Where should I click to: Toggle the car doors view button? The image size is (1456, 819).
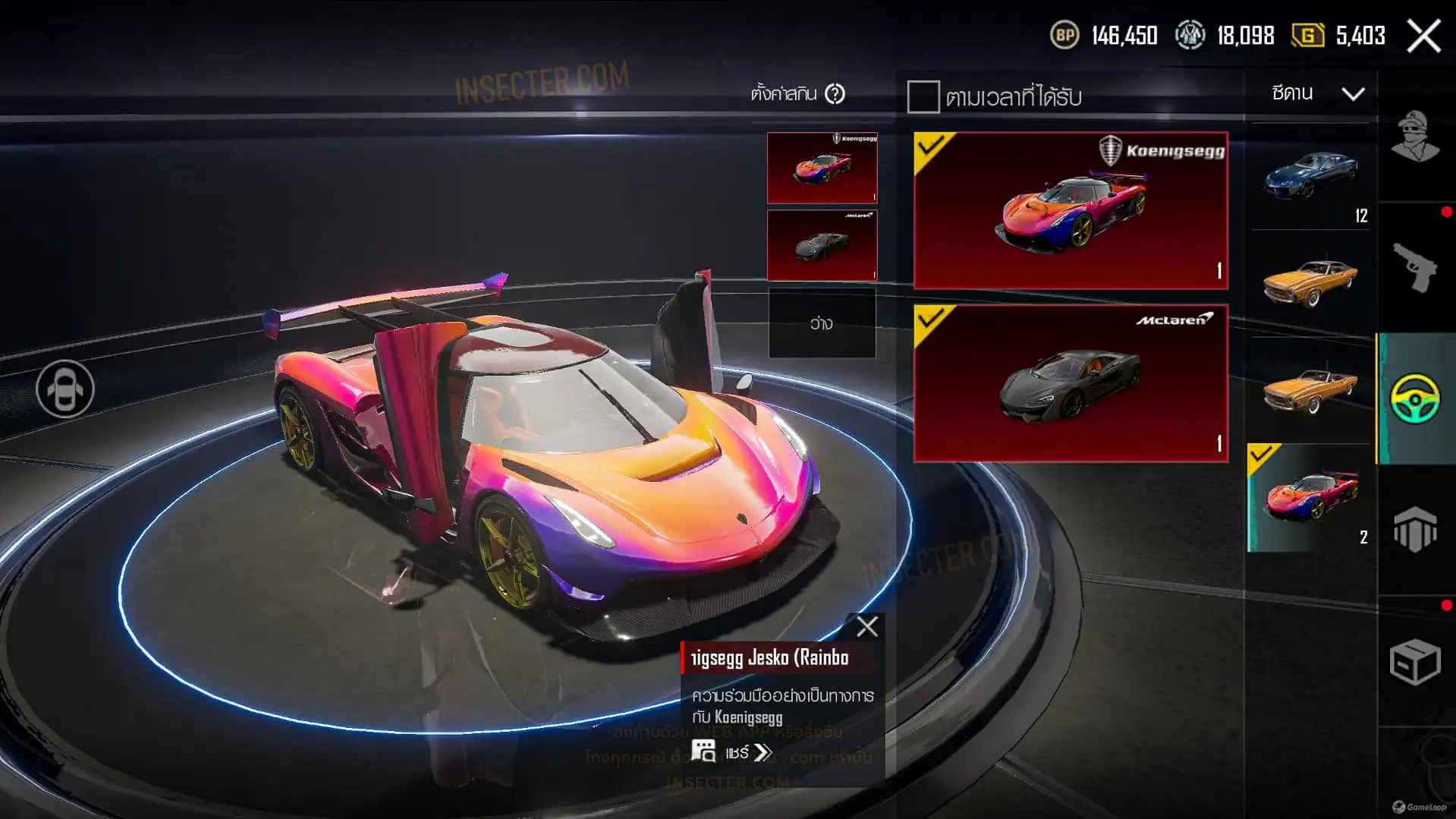(65, 389)
